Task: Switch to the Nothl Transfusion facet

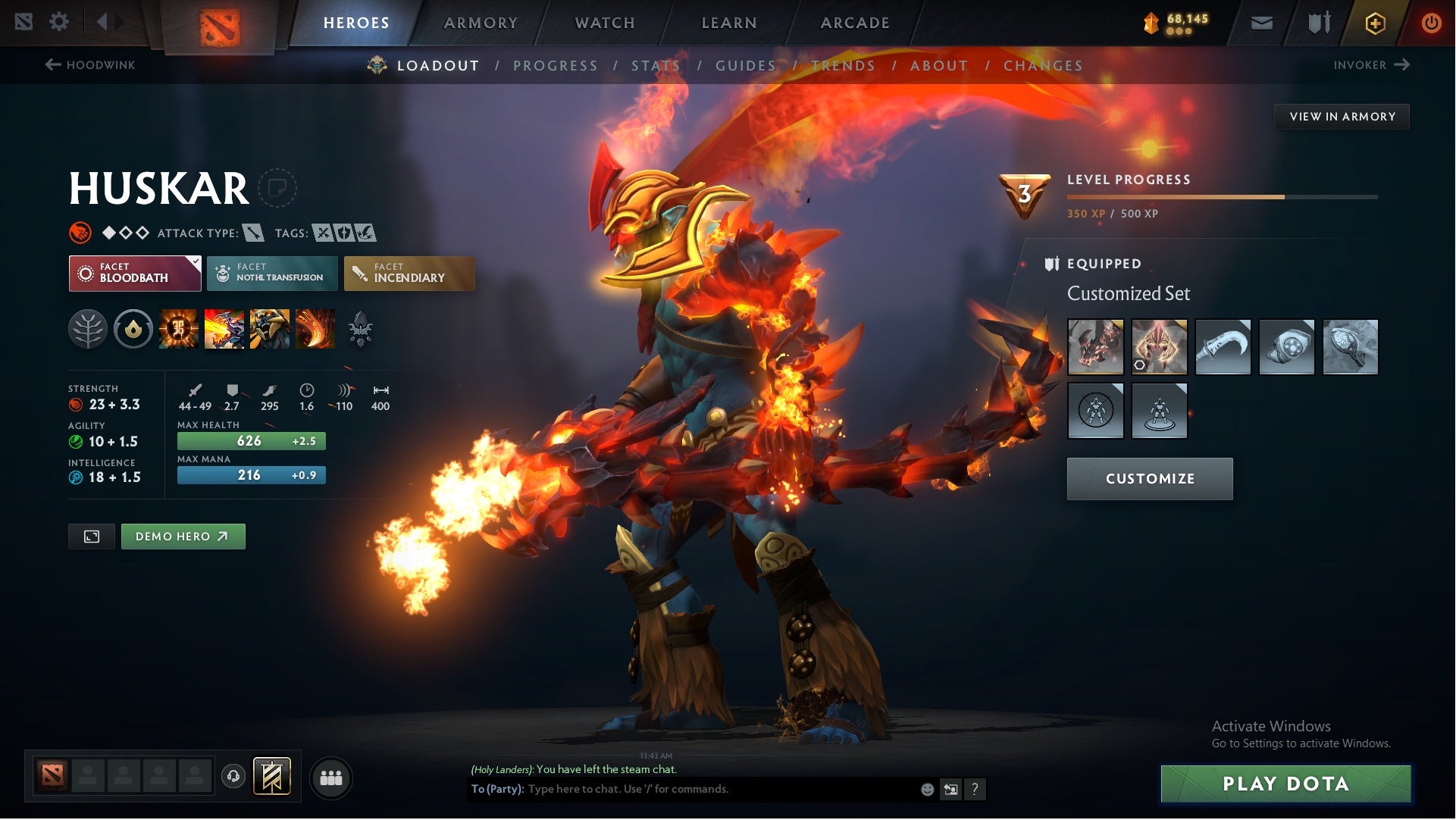Action: (x=273, y=273)
